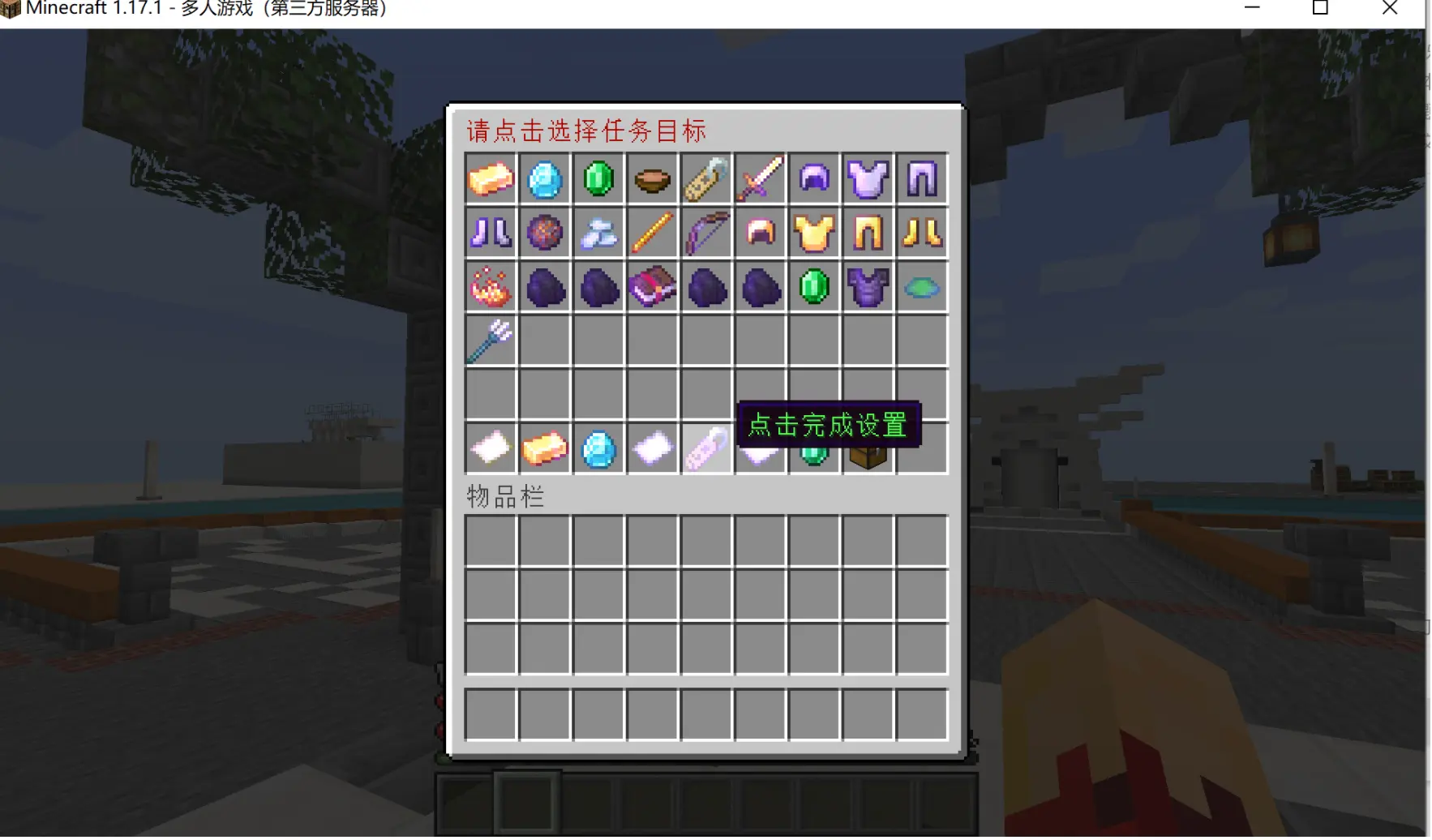Select the golden chestplate
The image size is (1432, 840).
tap(813, 234)
